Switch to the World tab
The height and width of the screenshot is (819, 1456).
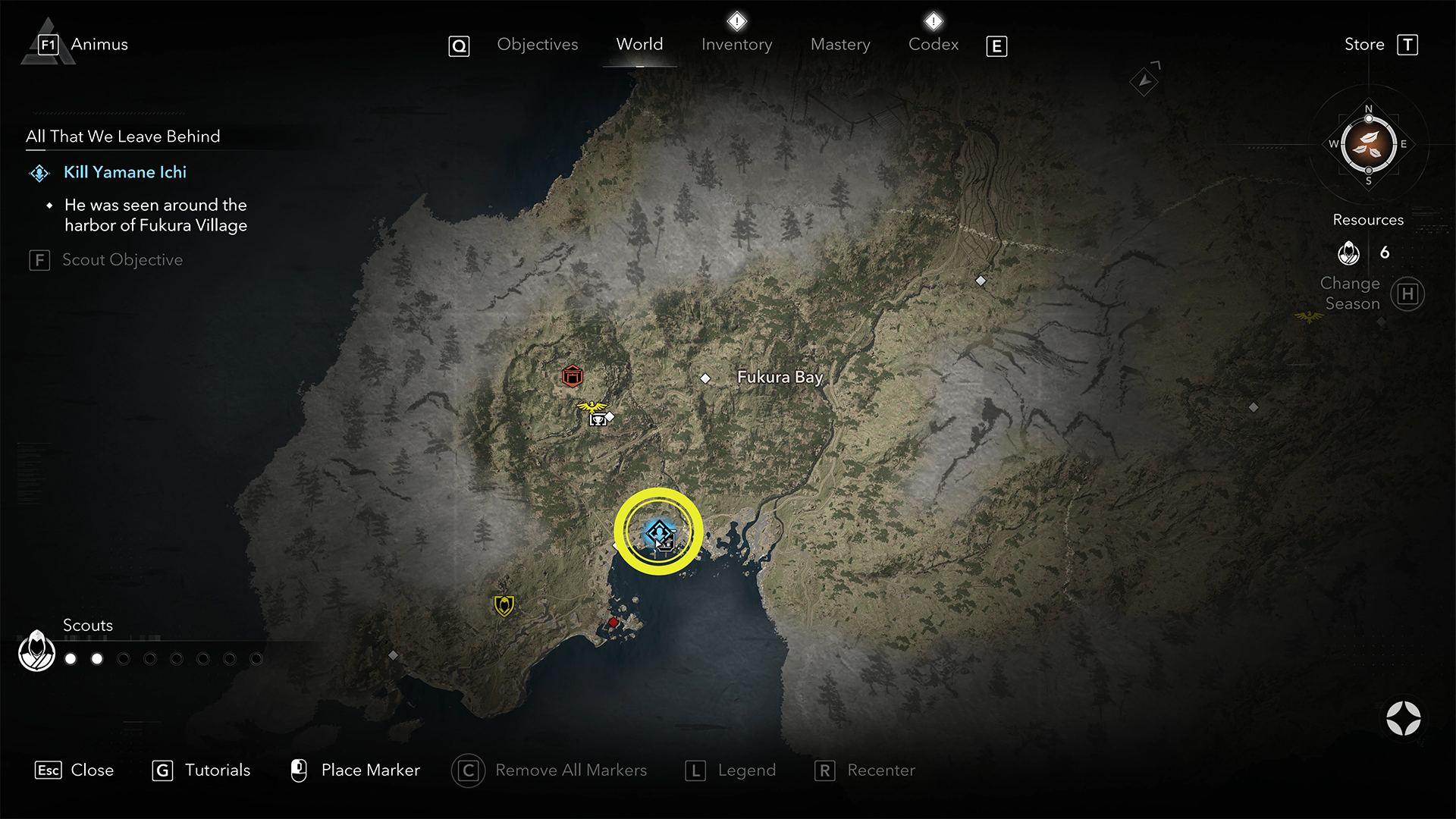click(639, 45)
